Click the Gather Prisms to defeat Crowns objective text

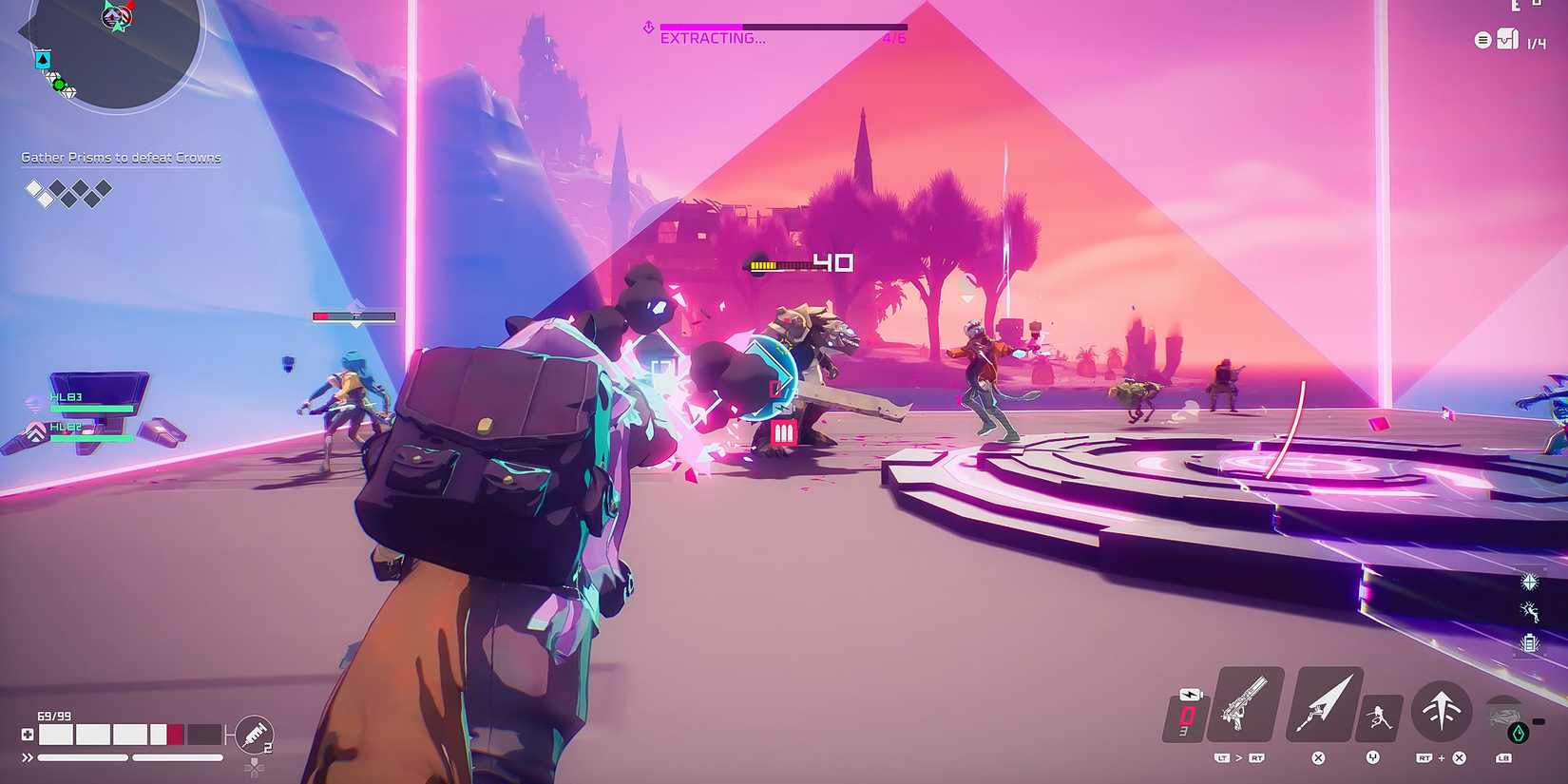[121, 157]
